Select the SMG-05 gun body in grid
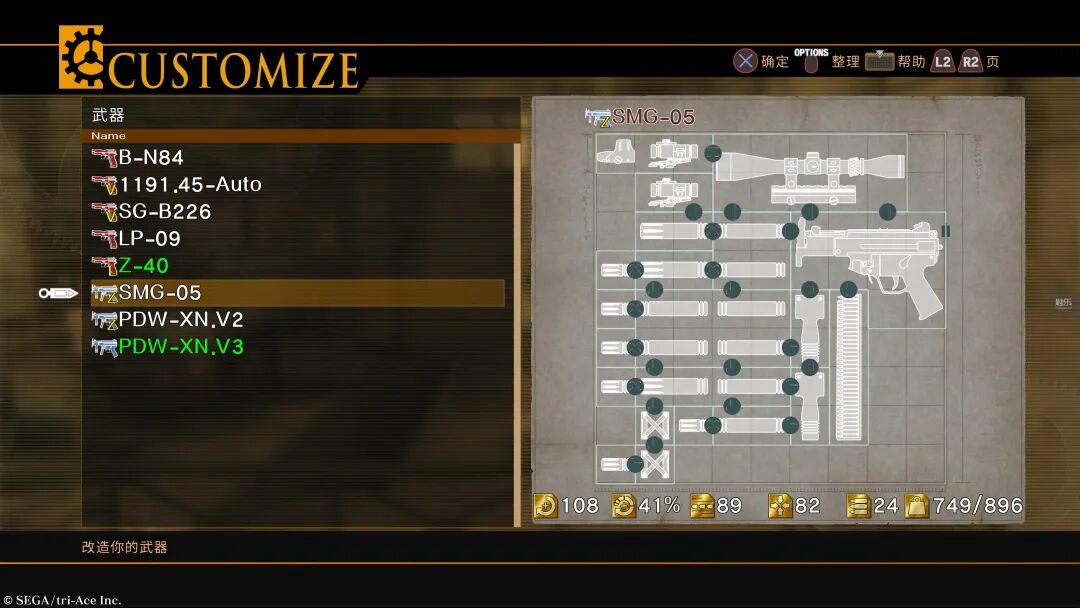This screenshot has width=1080, height=608. tap(872, 260)
